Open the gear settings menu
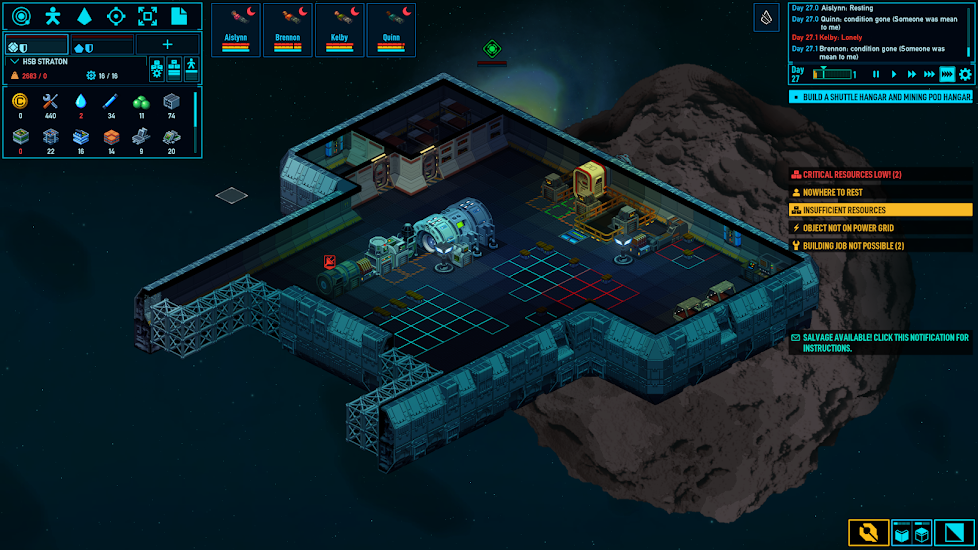The width and height of the screenshot is (978, 550). [965, 74]
